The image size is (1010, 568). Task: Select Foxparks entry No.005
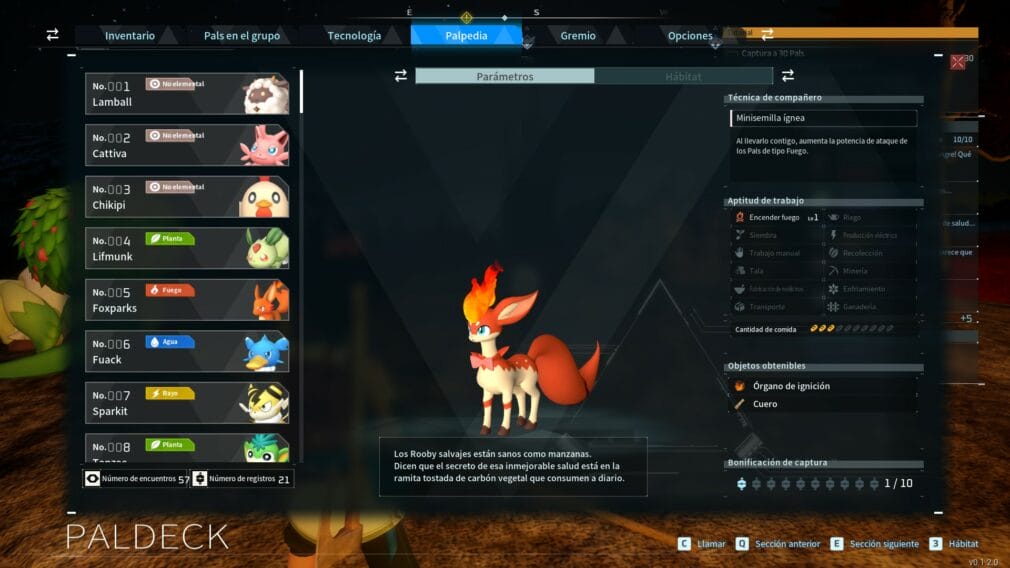[187, 300]
